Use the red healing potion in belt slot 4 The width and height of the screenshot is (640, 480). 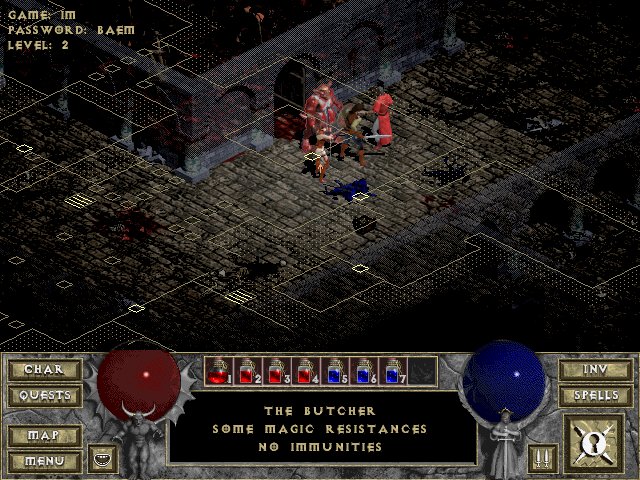tap(307, 371)
